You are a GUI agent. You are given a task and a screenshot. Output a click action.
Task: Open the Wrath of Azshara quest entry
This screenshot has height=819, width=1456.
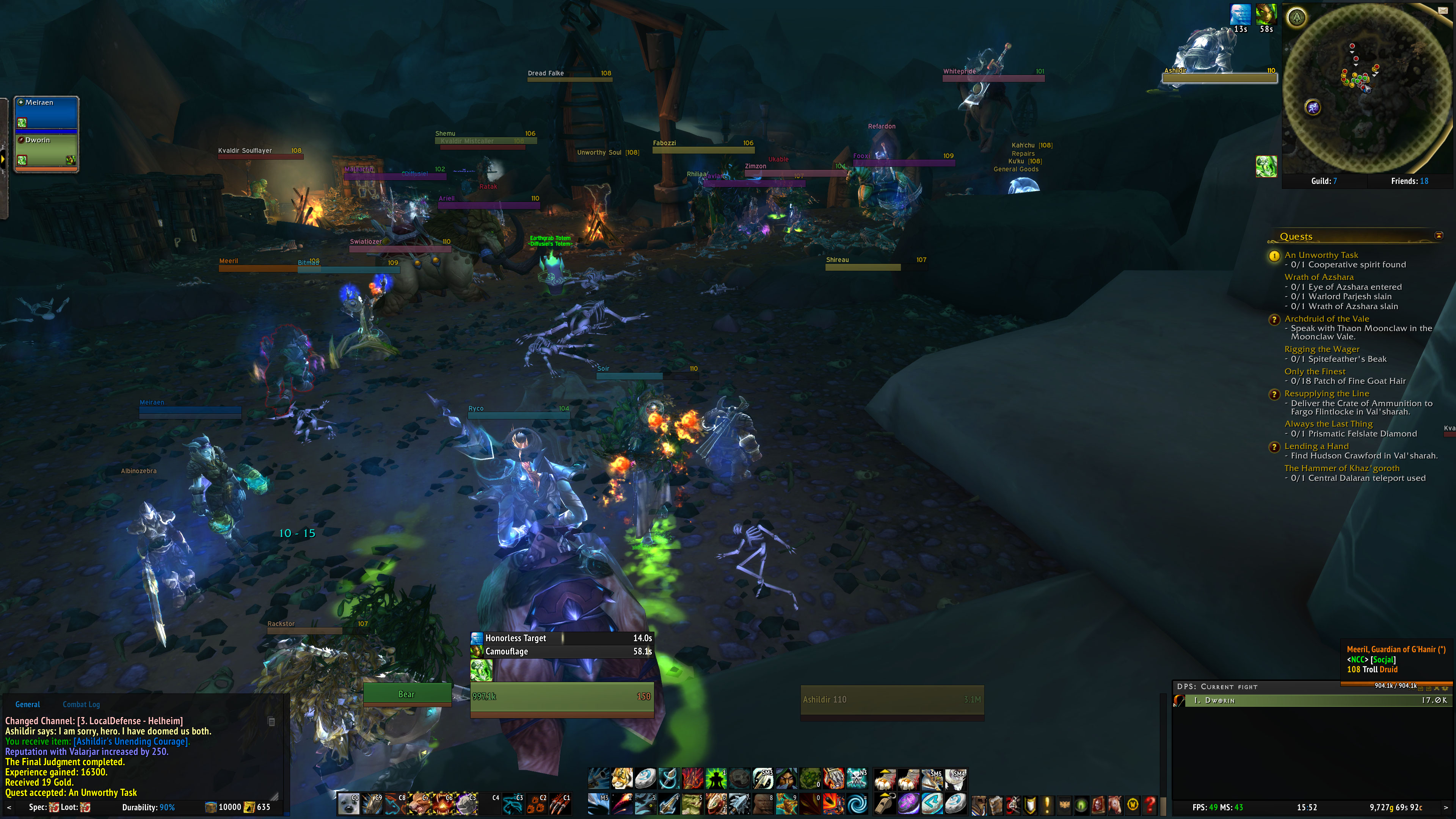tap(1319, 277)
